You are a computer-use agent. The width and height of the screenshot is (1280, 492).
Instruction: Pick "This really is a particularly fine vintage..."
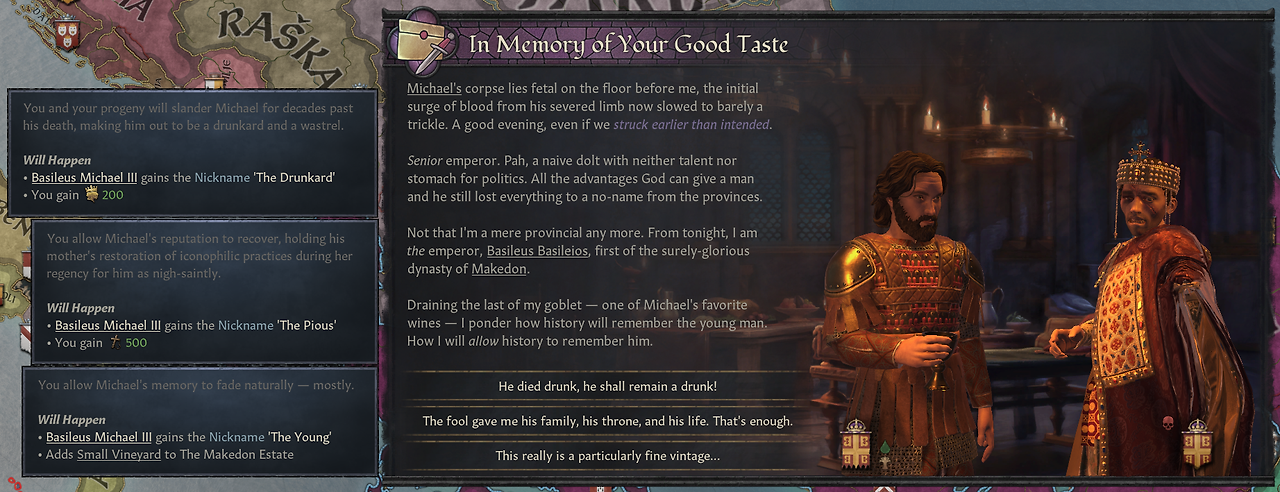607,456
